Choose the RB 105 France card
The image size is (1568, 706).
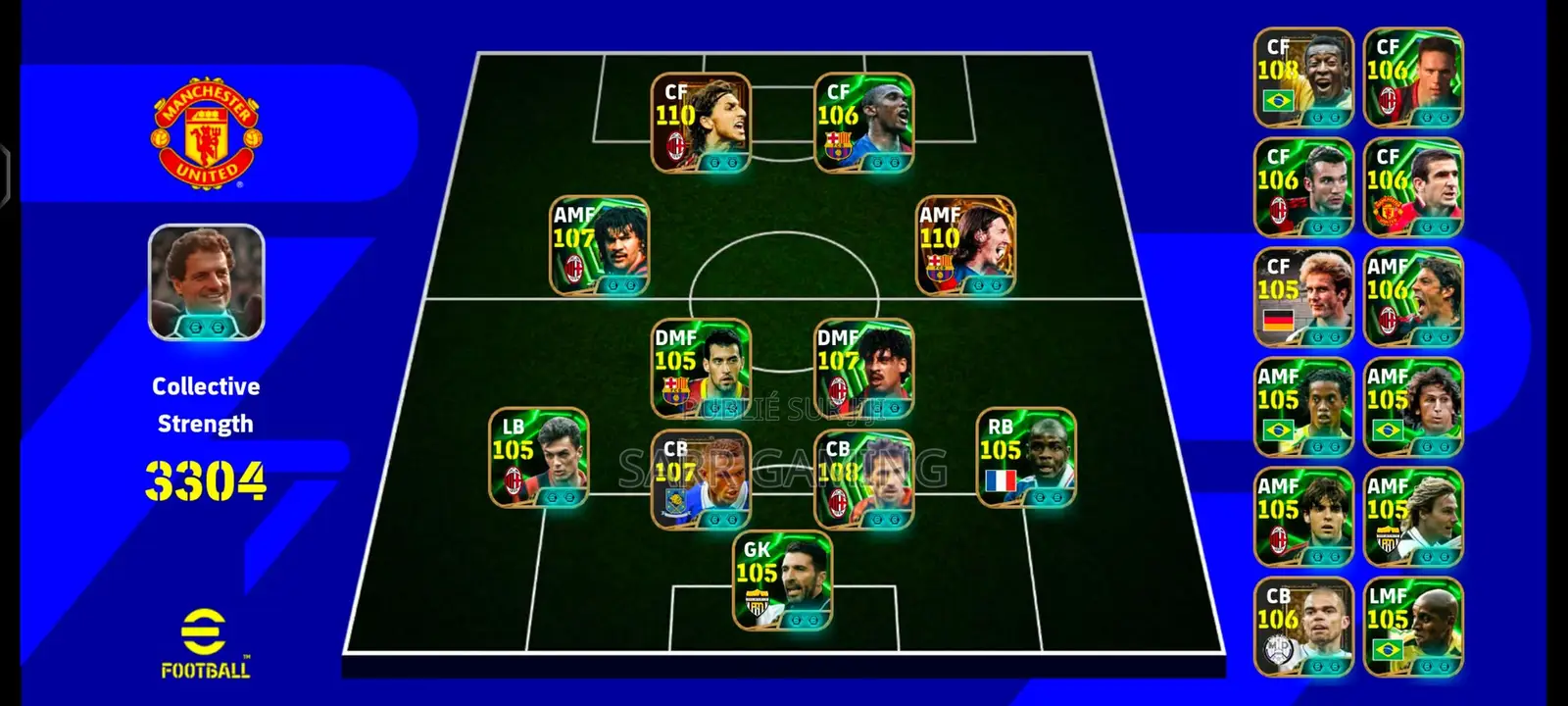(x=1026, y=458)
